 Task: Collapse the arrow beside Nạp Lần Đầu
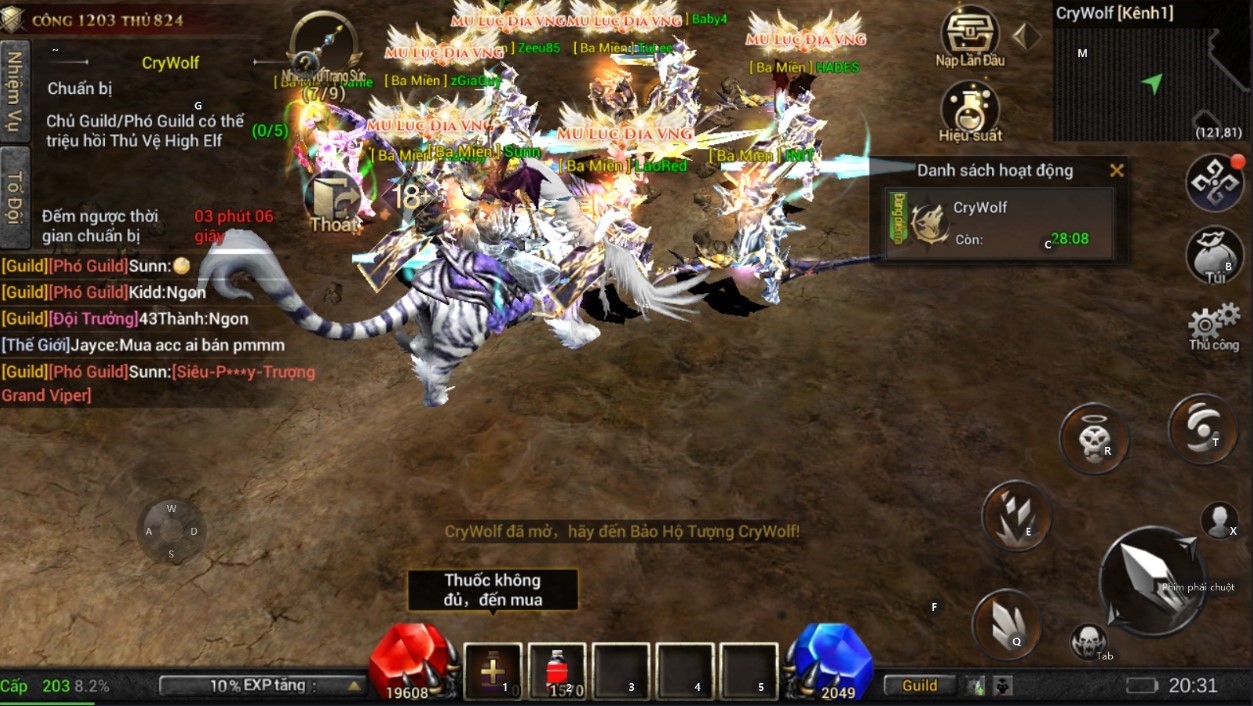point(1026,36)
